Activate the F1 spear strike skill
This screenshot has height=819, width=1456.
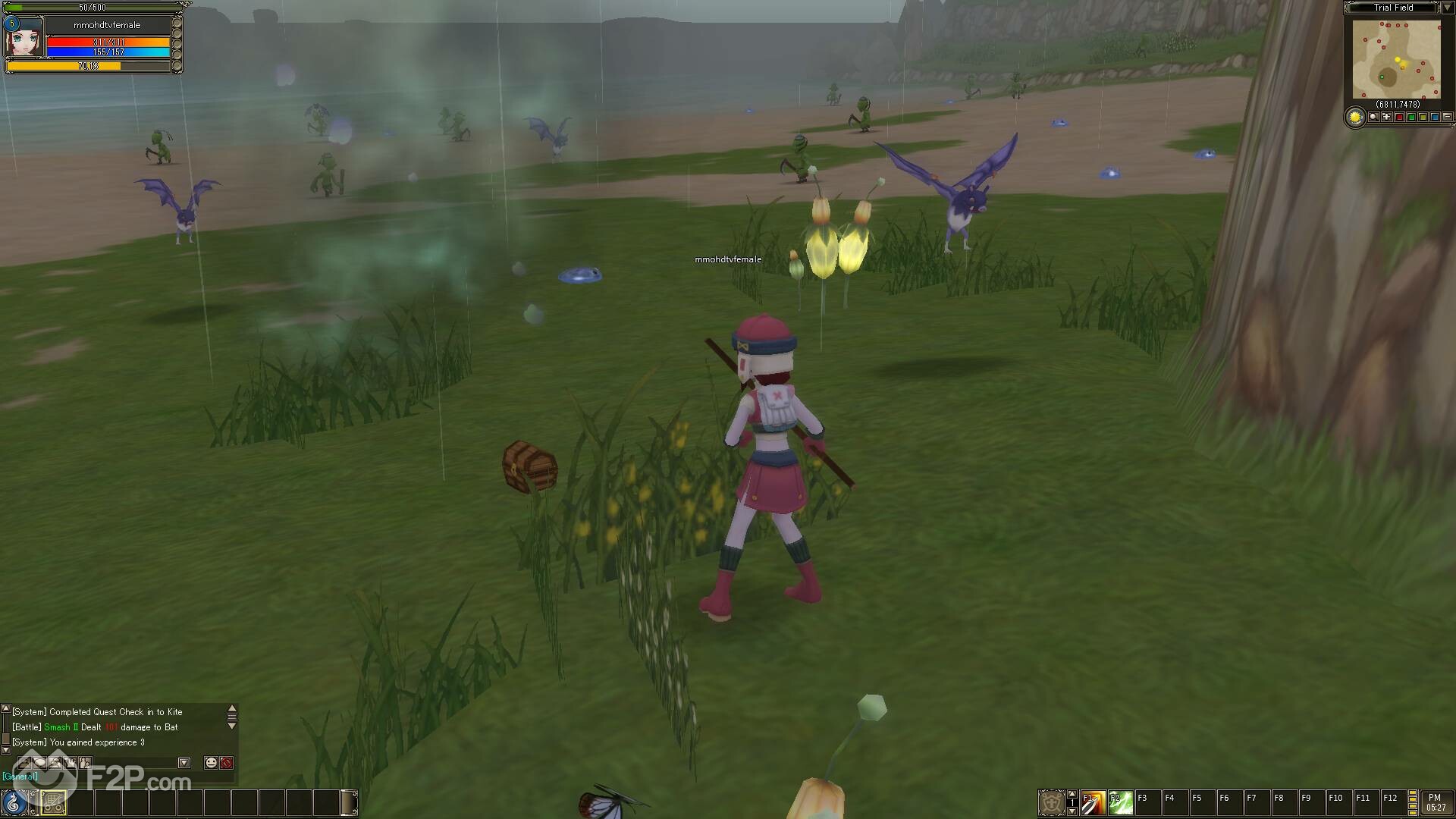[x=1093, y=802]
